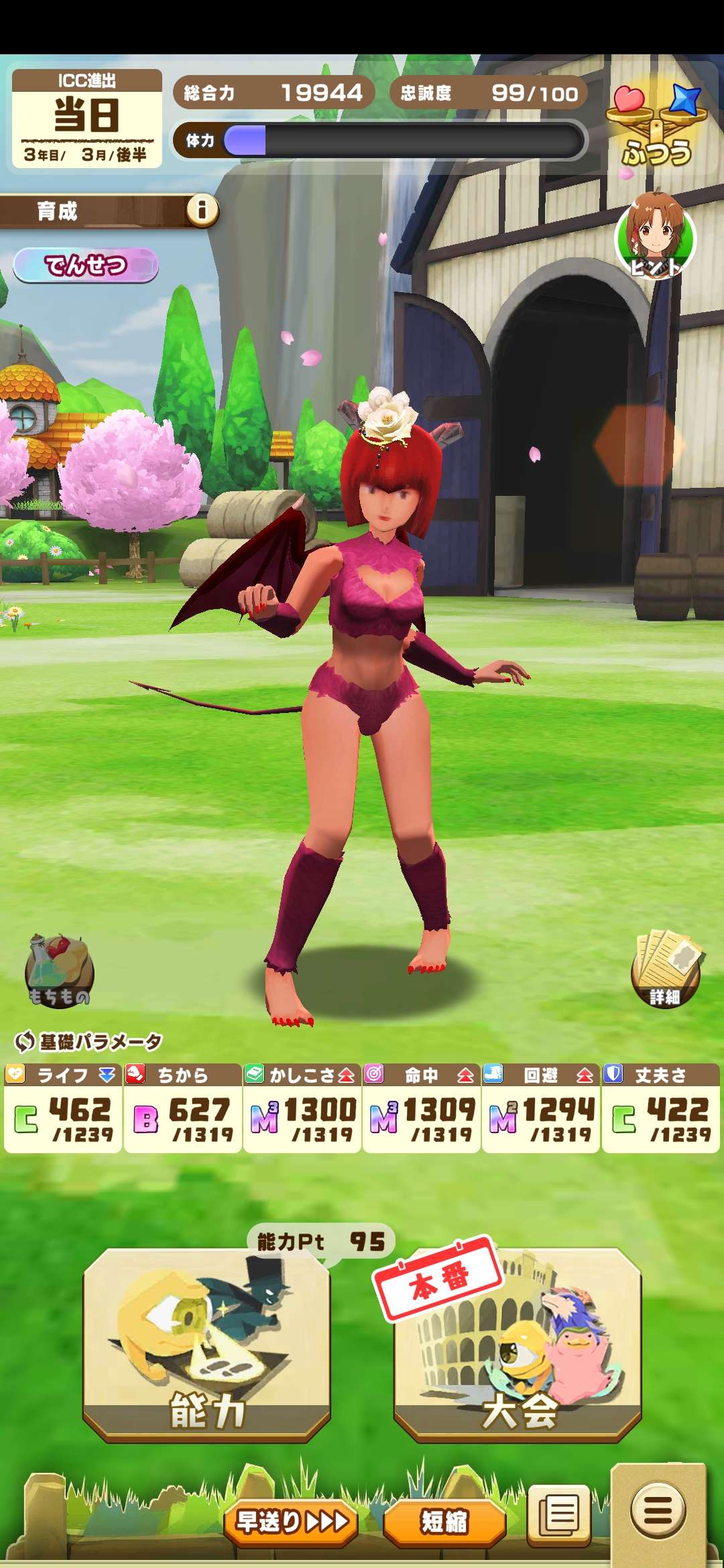Viewport: 724px width, 1568px height.
Task: Select the ライフ stat panel
Action: coord(63,1108)
